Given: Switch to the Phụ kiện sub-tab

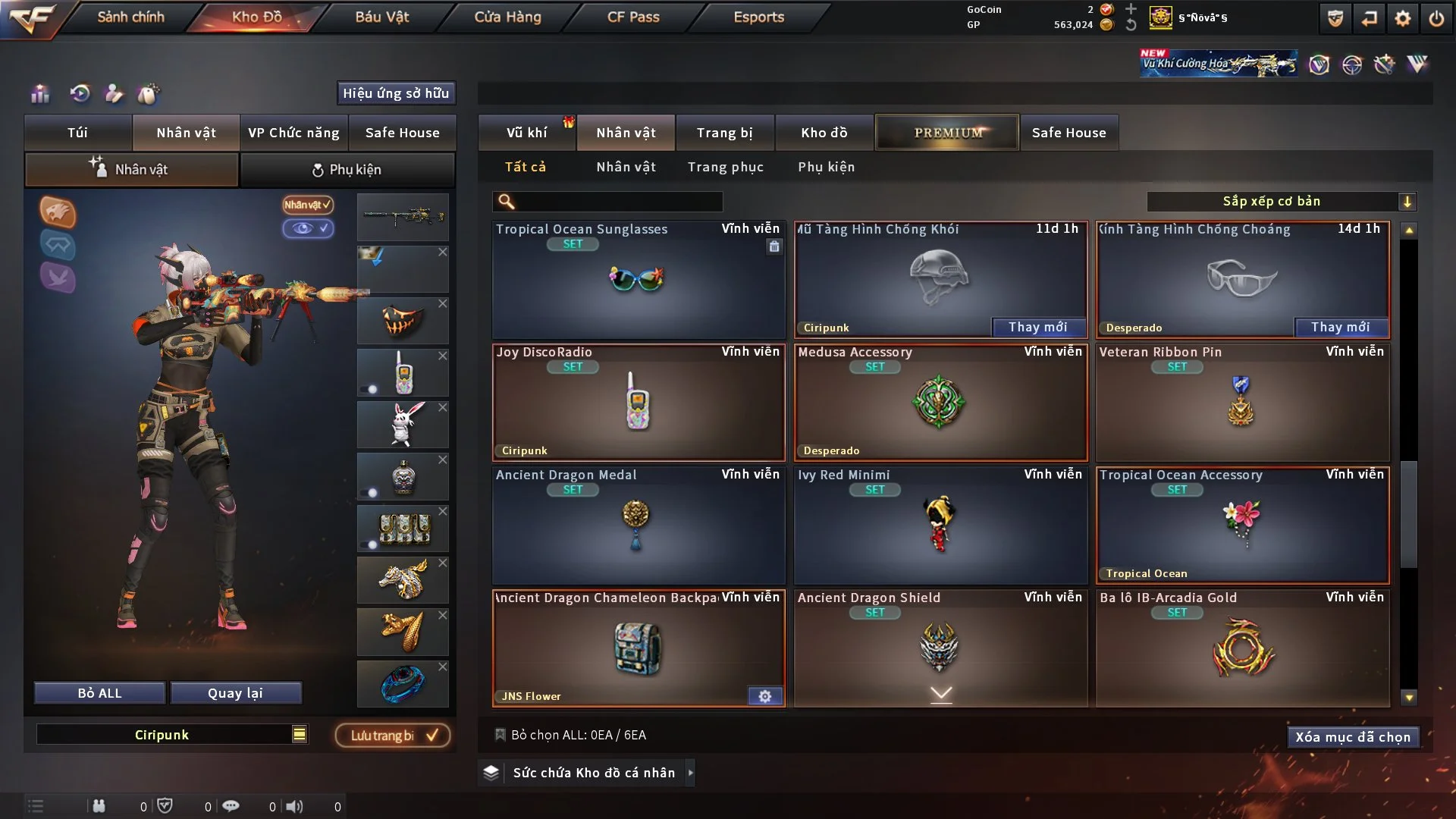Looking at the screenshot, I should coord(347,170).
